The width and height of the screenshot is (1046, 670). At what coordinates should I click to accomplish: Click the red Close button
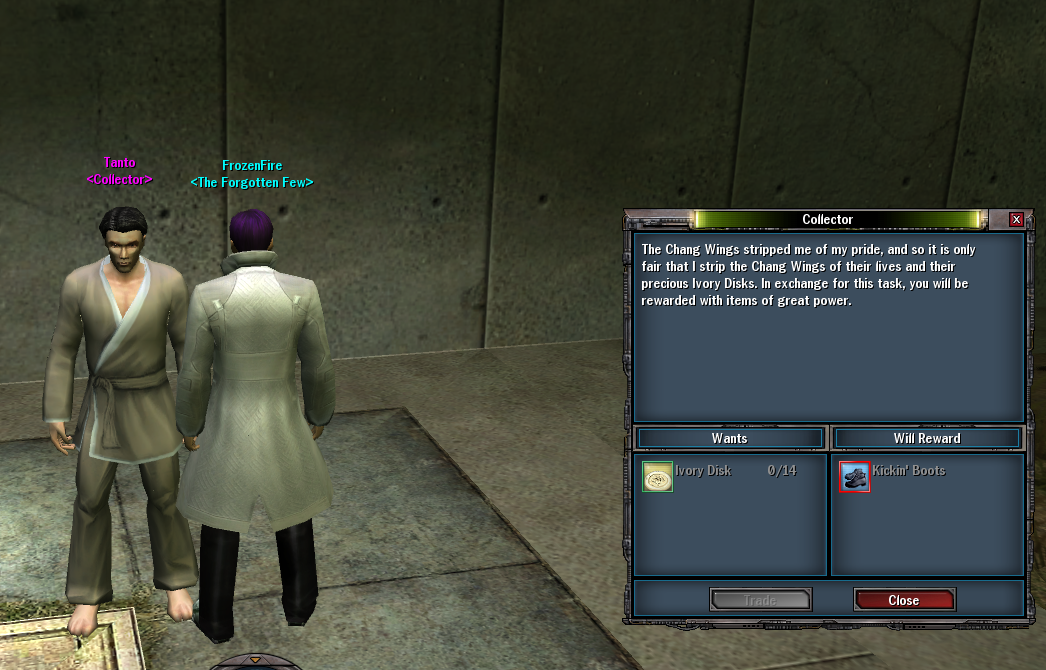(x=904, y=600)
